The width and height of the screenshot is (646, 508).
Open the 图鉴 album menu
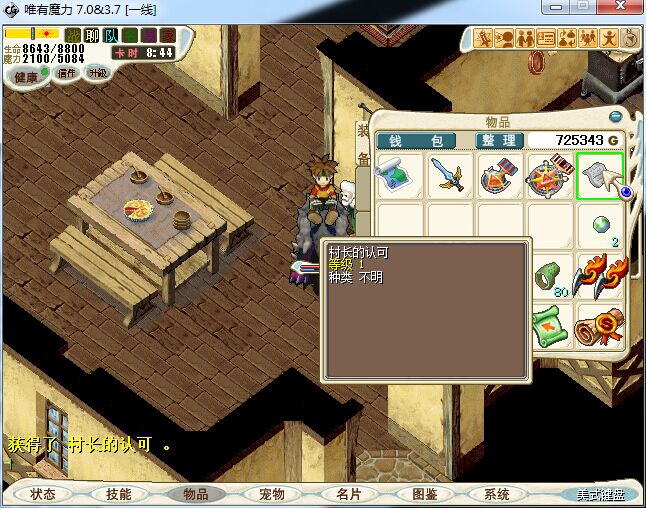point(424,494)
